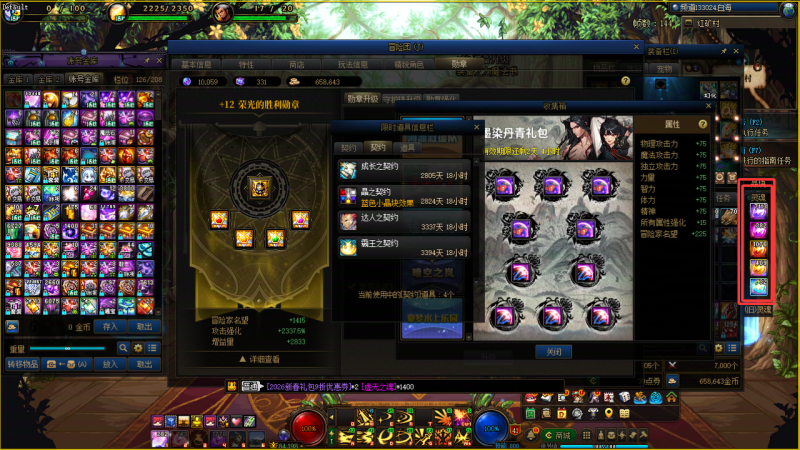Click the 存入 deposit gold button

(110, 326)
